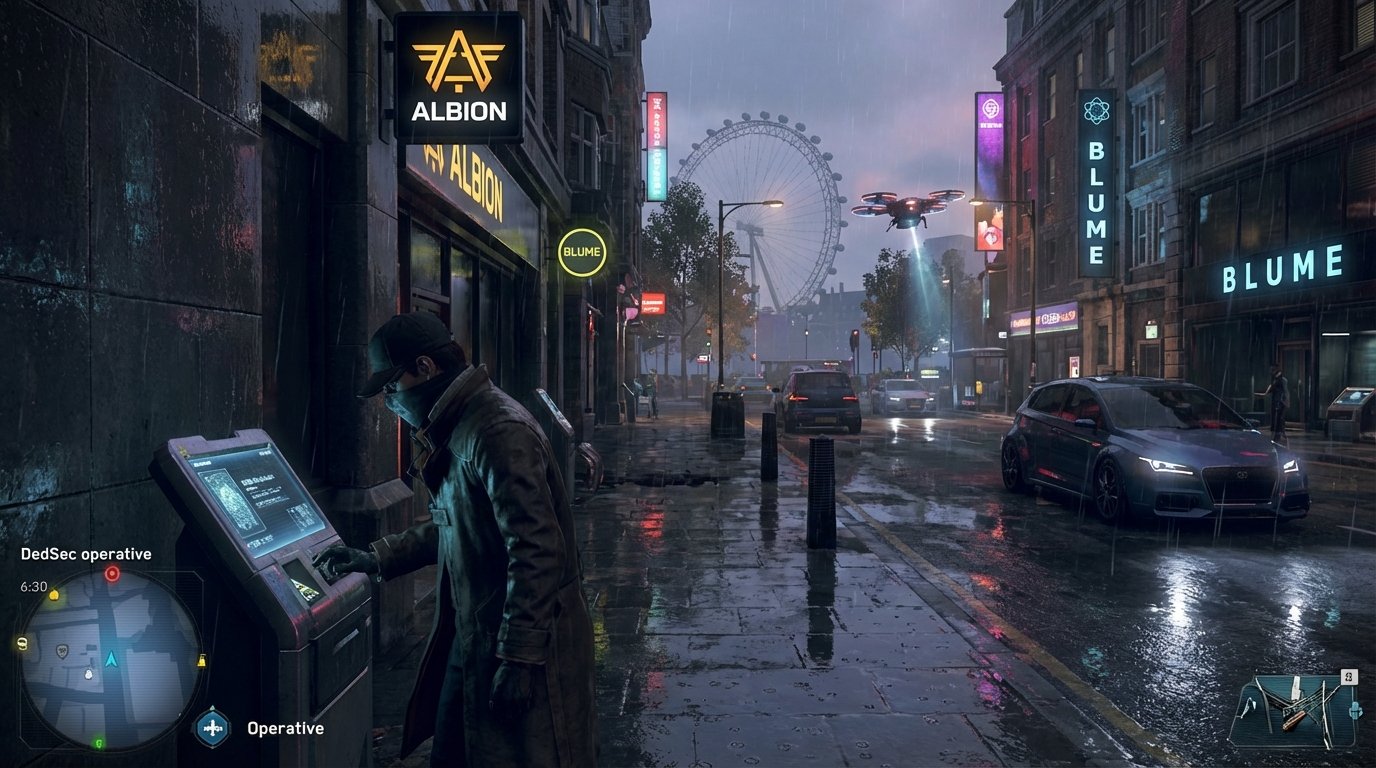Image resolution: width=1376 pixels, height=768 pixels.
Task: Select the yellow vehicle icon on minimap left edge
Action: pyautogui.click(x=21, y=643)
